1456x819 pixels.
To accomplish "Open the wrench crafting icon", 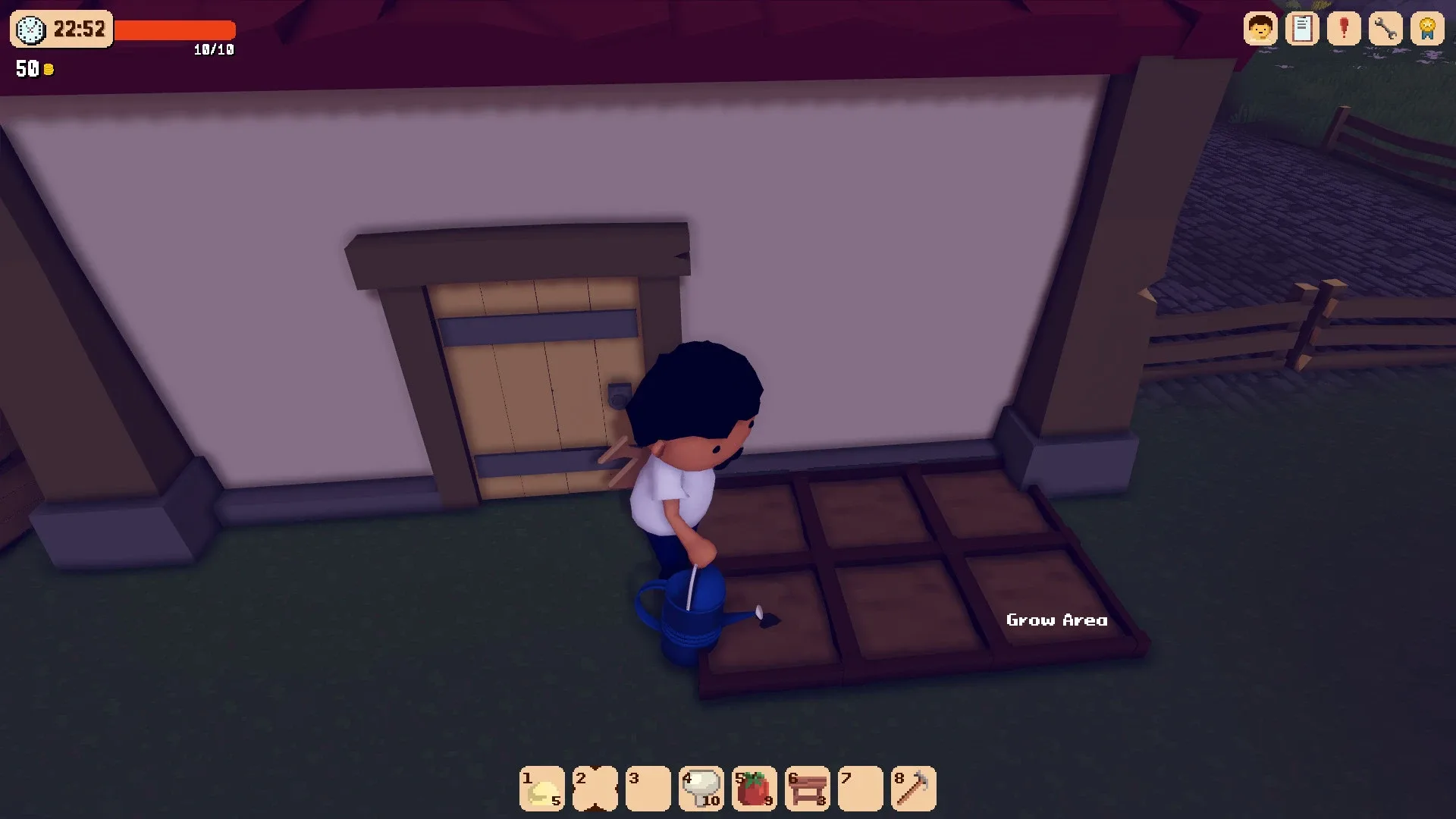I will pyautogui.click(x=1385, y=28).
